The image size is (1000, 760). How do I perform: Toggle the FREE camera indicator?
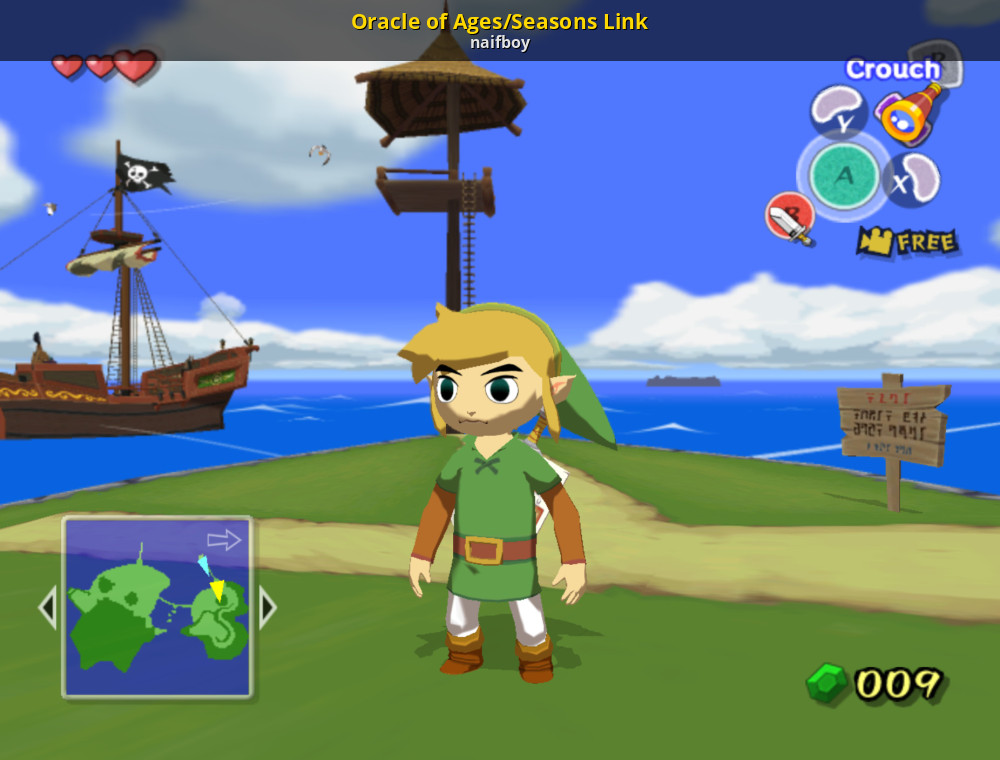[x=907, y=242]
